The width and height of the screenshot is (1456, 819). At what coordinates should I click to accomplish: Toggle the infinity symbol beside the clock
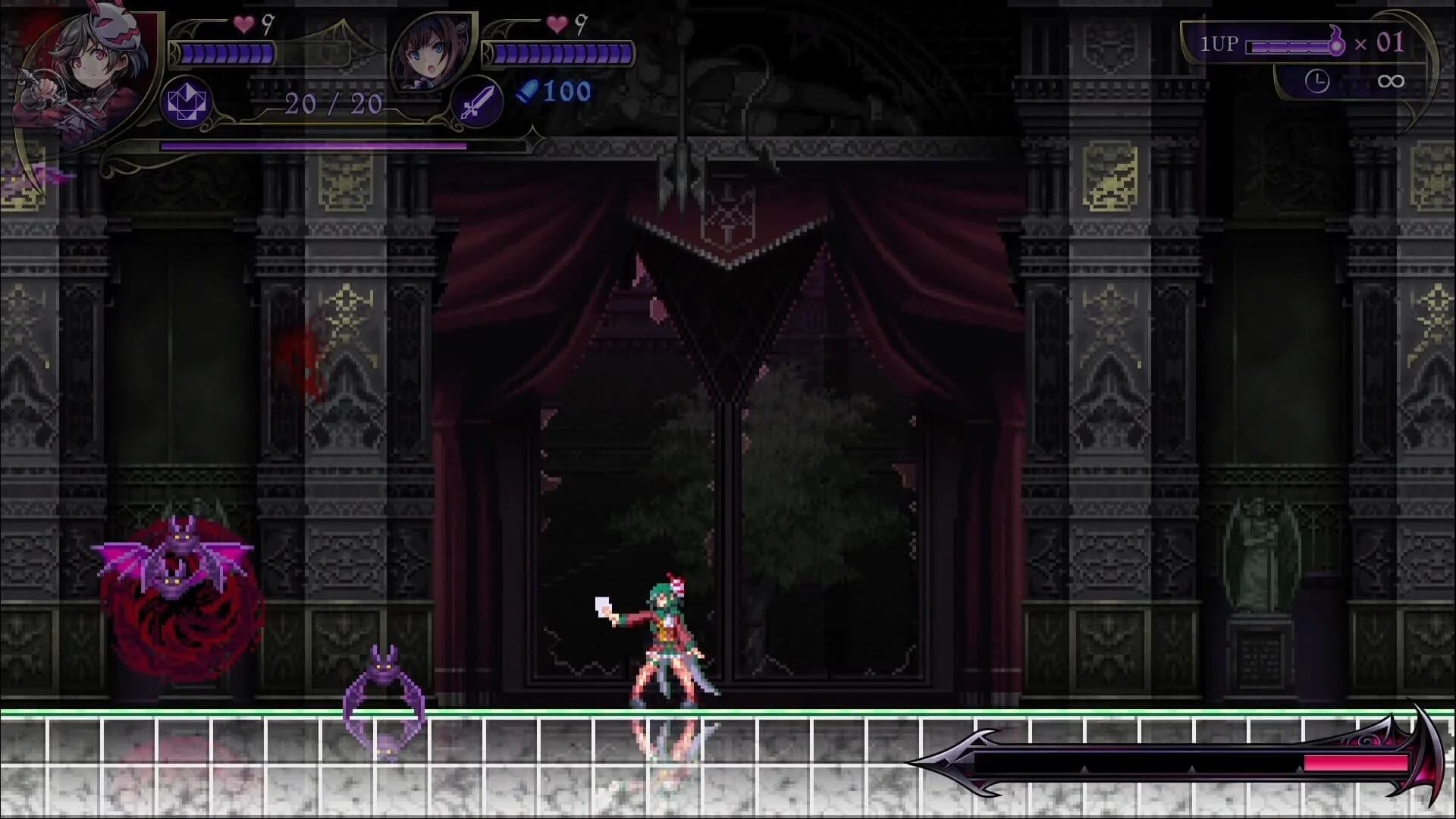1392,80
